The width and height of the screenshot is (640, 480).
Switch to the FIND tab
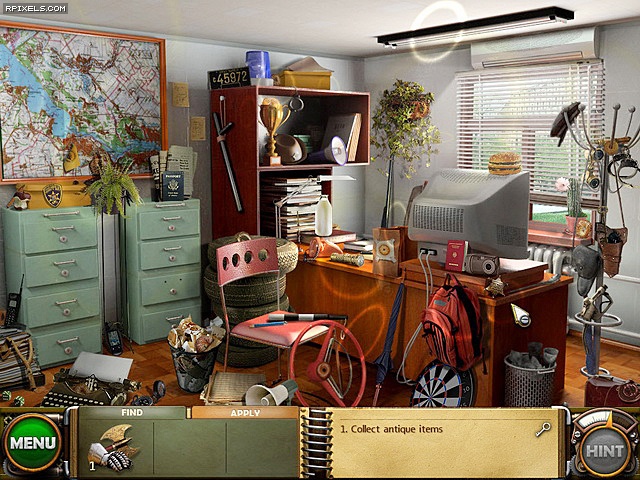(x=130, y=412)
